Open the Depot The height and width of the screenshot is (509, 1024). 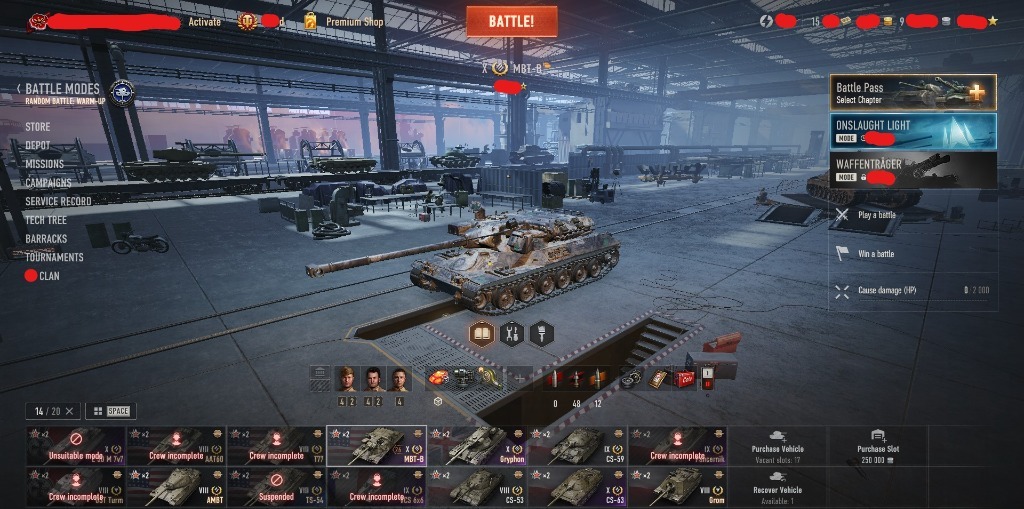click(x=38, y=145)
